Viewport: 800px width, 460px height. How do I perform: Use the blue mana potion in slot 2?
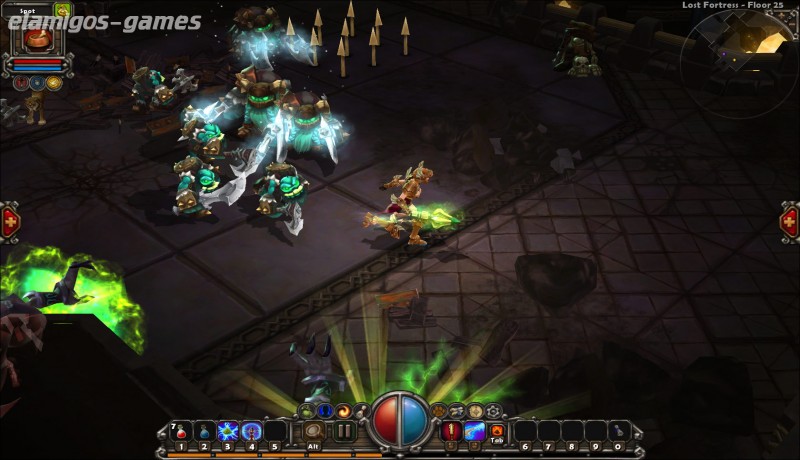pyautogui.click(x=203, y=431)
